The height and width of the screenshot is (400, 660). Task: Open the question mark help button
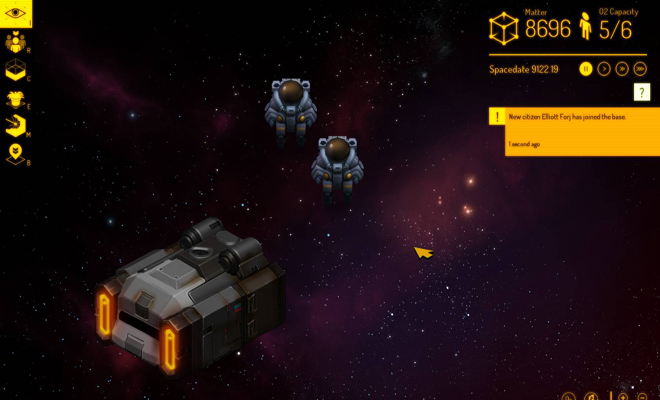tap(642, 92)
